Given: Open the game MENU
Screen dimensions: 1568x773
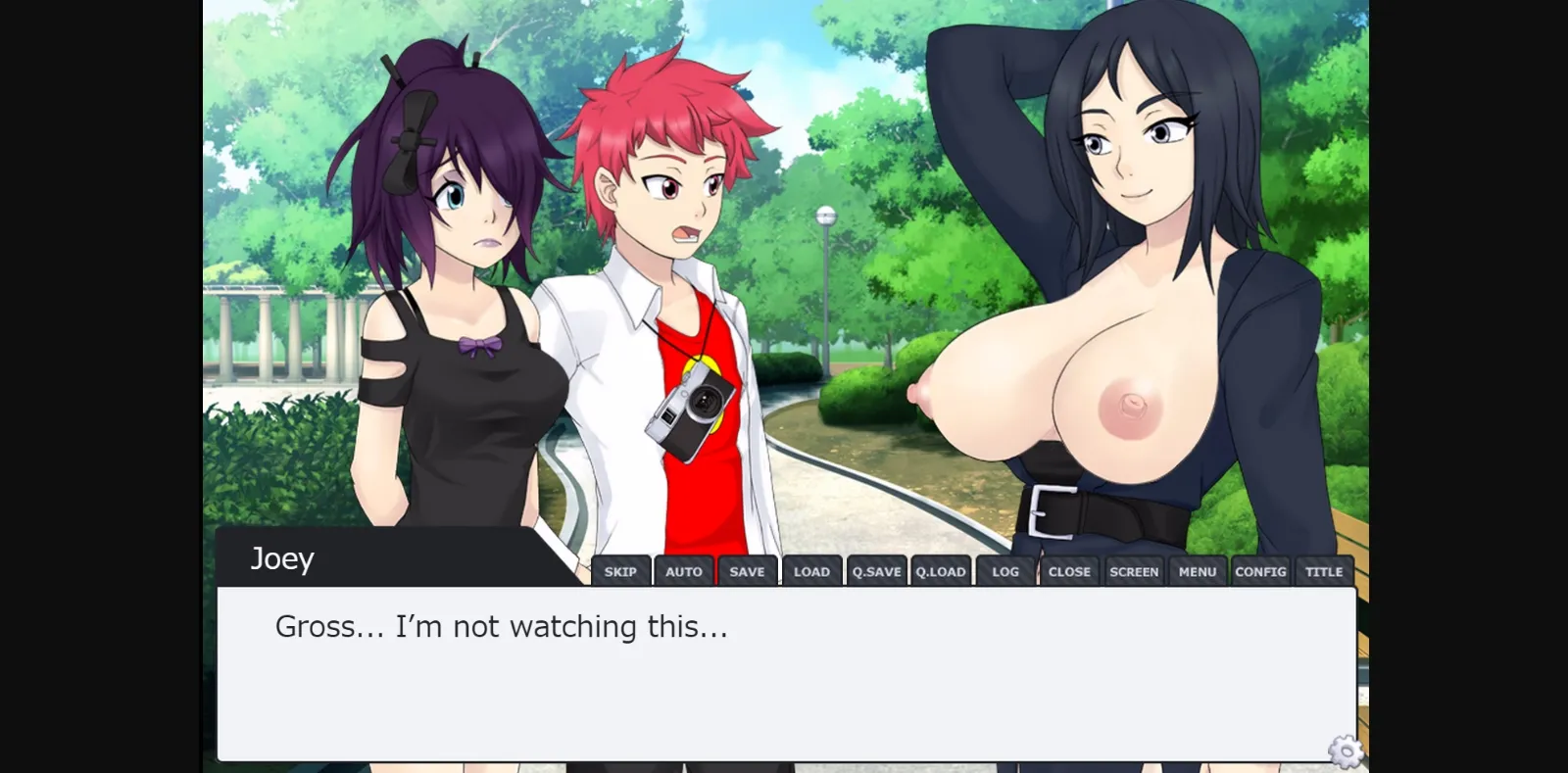Looking at the screenshot, I should click(1198, 570).
